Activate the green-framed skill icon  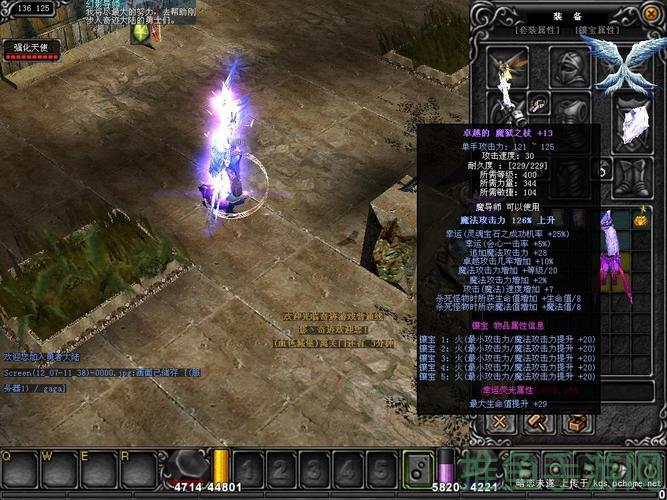tap(416, 469)
